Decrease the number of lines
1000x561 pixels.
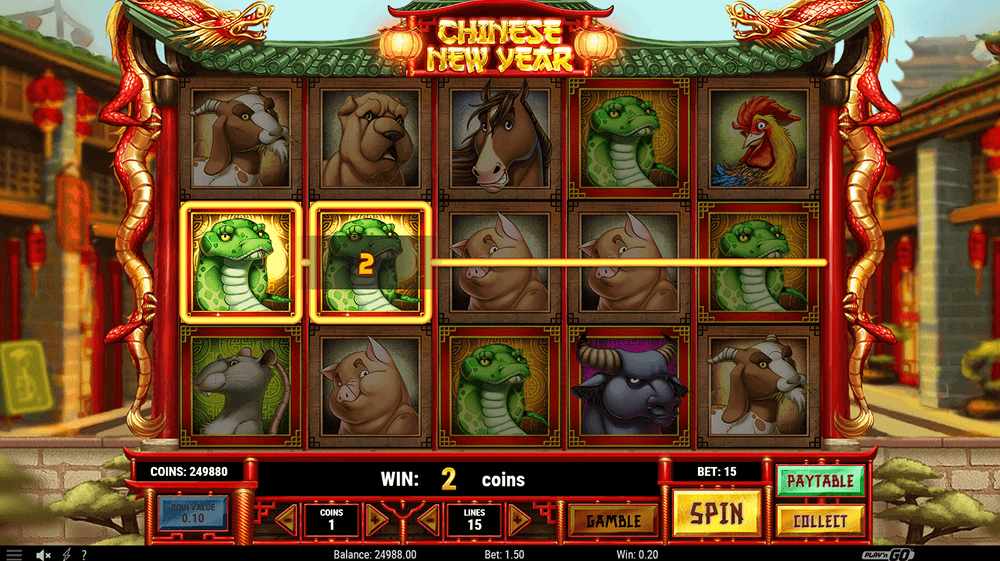point(428,519)
